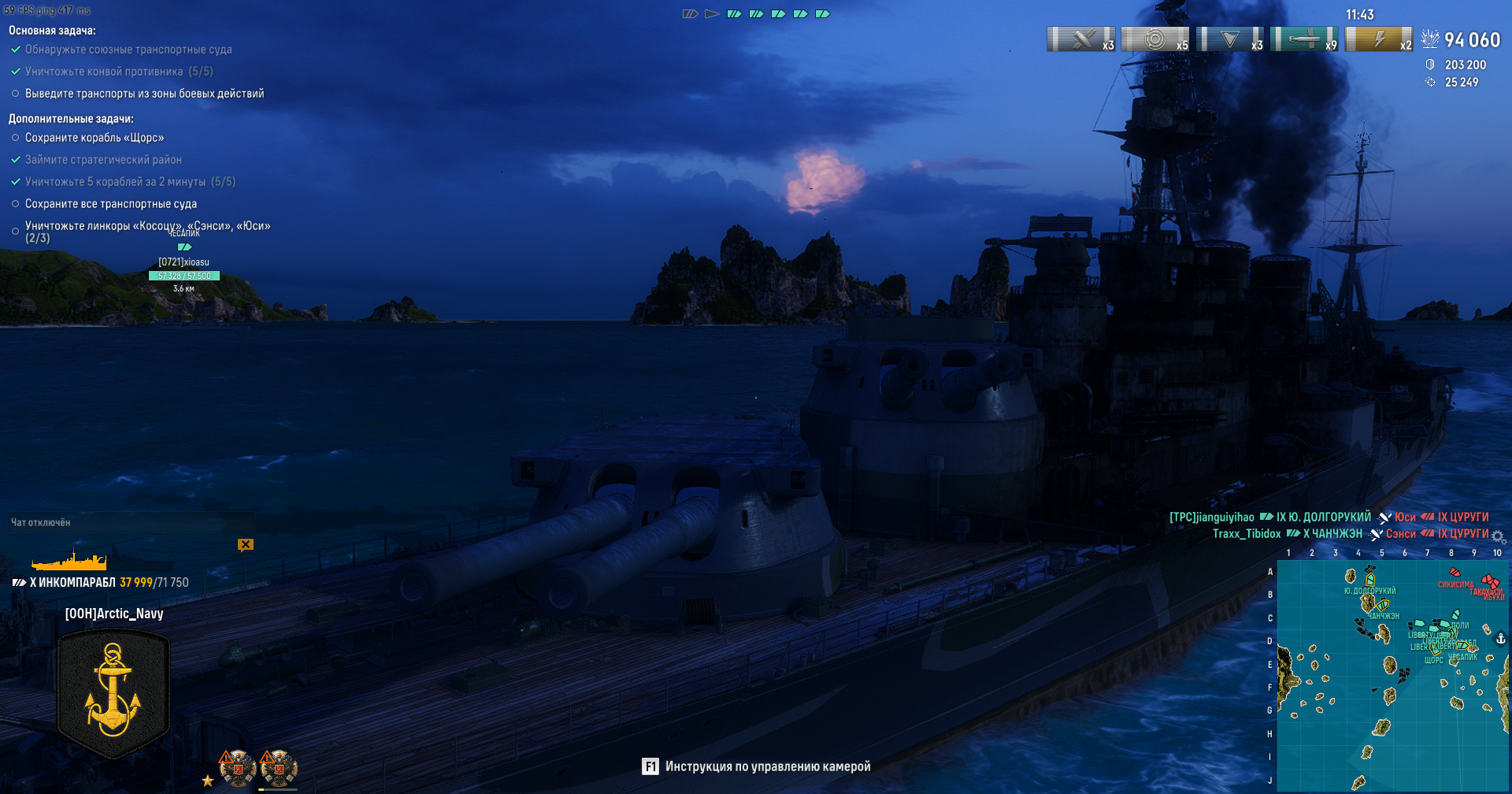
Task: Click the shell penetration ribbon
Action: 1080,39
